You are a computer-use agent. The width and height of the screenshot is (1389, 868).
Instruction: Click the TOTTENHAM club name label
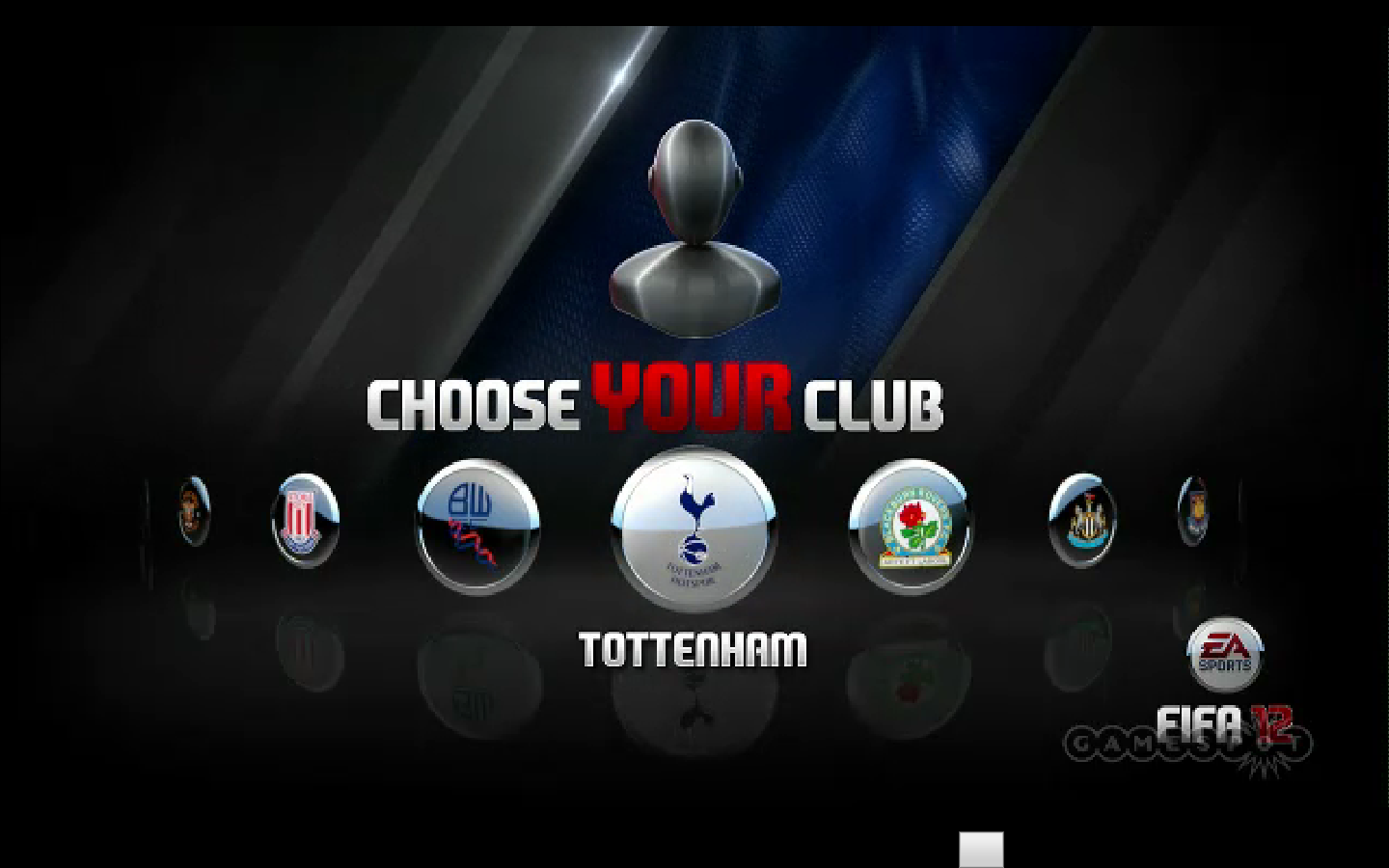pyautogui.click(x=693, y=648)
